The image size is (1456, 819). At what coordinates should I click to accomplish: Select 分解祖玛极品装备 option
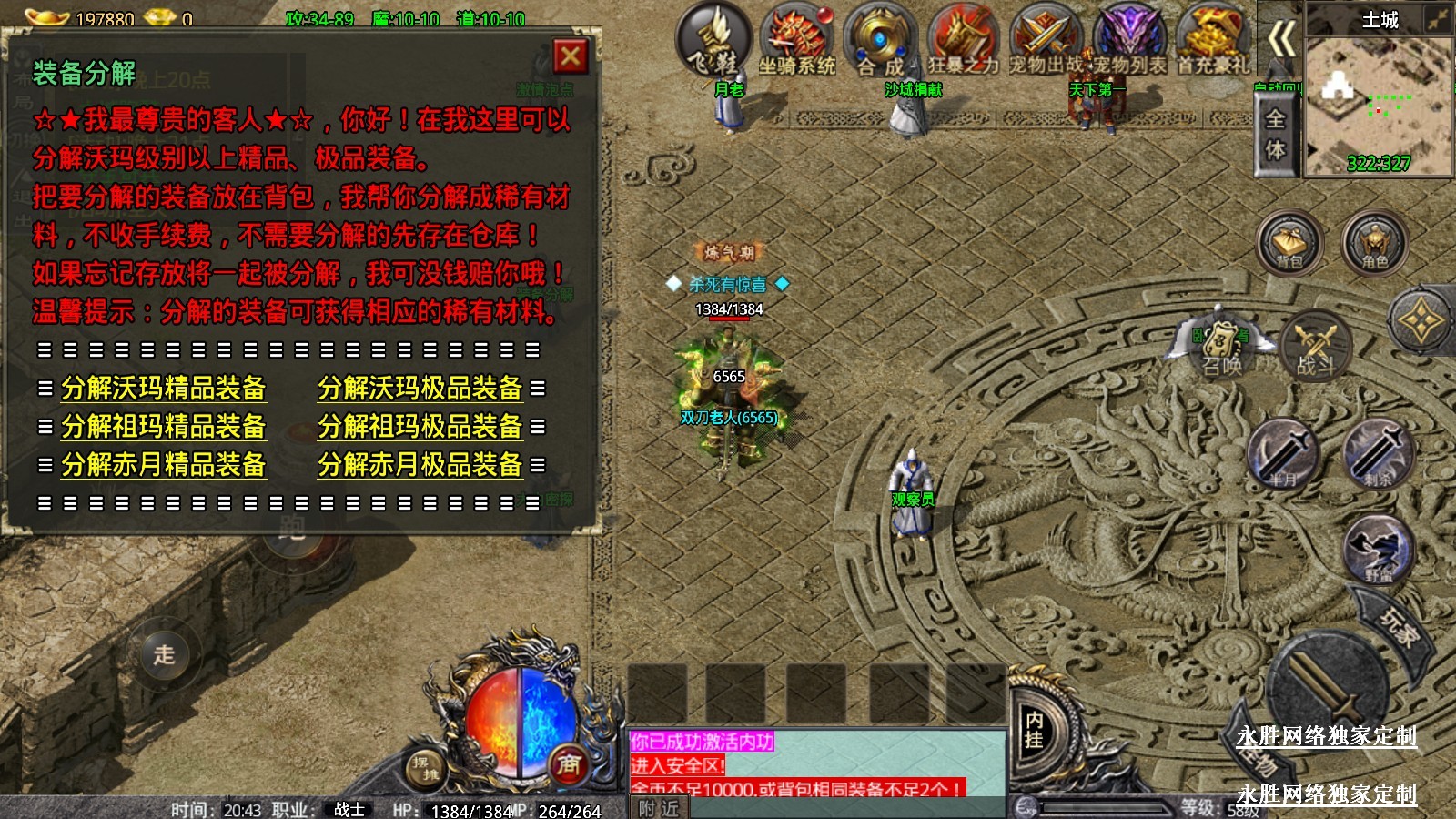(x=420, y=427)
